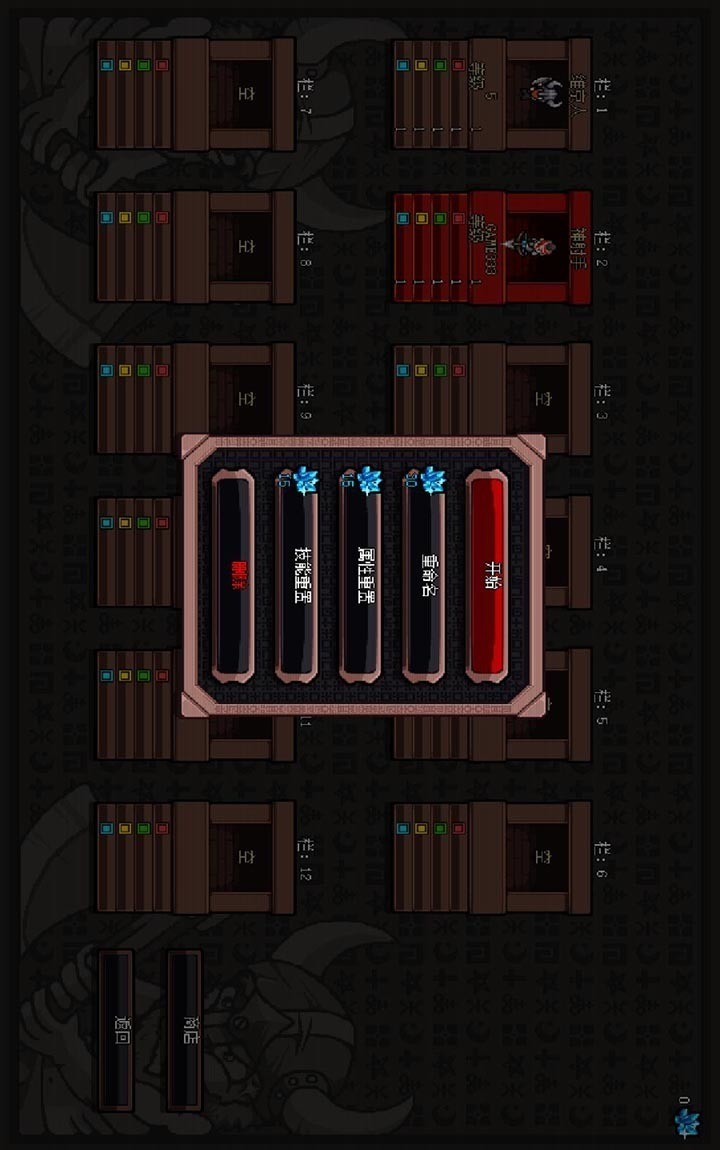
Task: Choose the empty character slot 栏:9
Action: pyautogui.click(x=196, y=399)
